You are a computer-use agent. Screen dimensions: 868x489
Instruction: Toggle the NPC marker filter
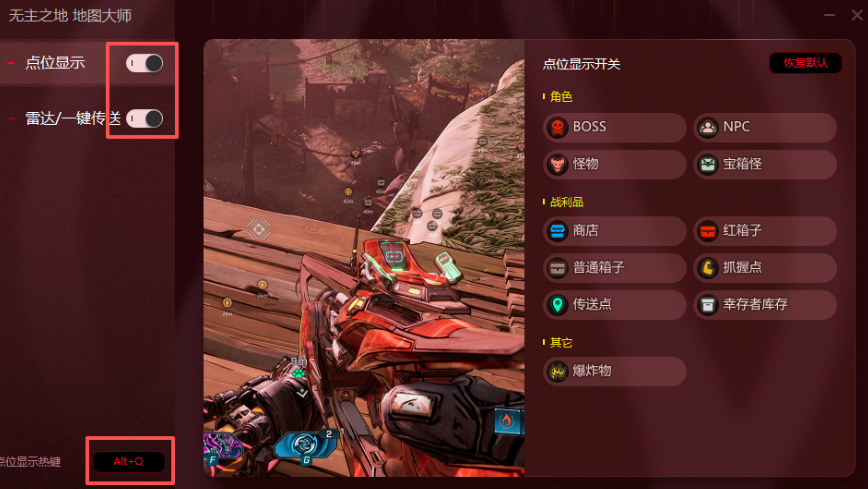point(765,127)
